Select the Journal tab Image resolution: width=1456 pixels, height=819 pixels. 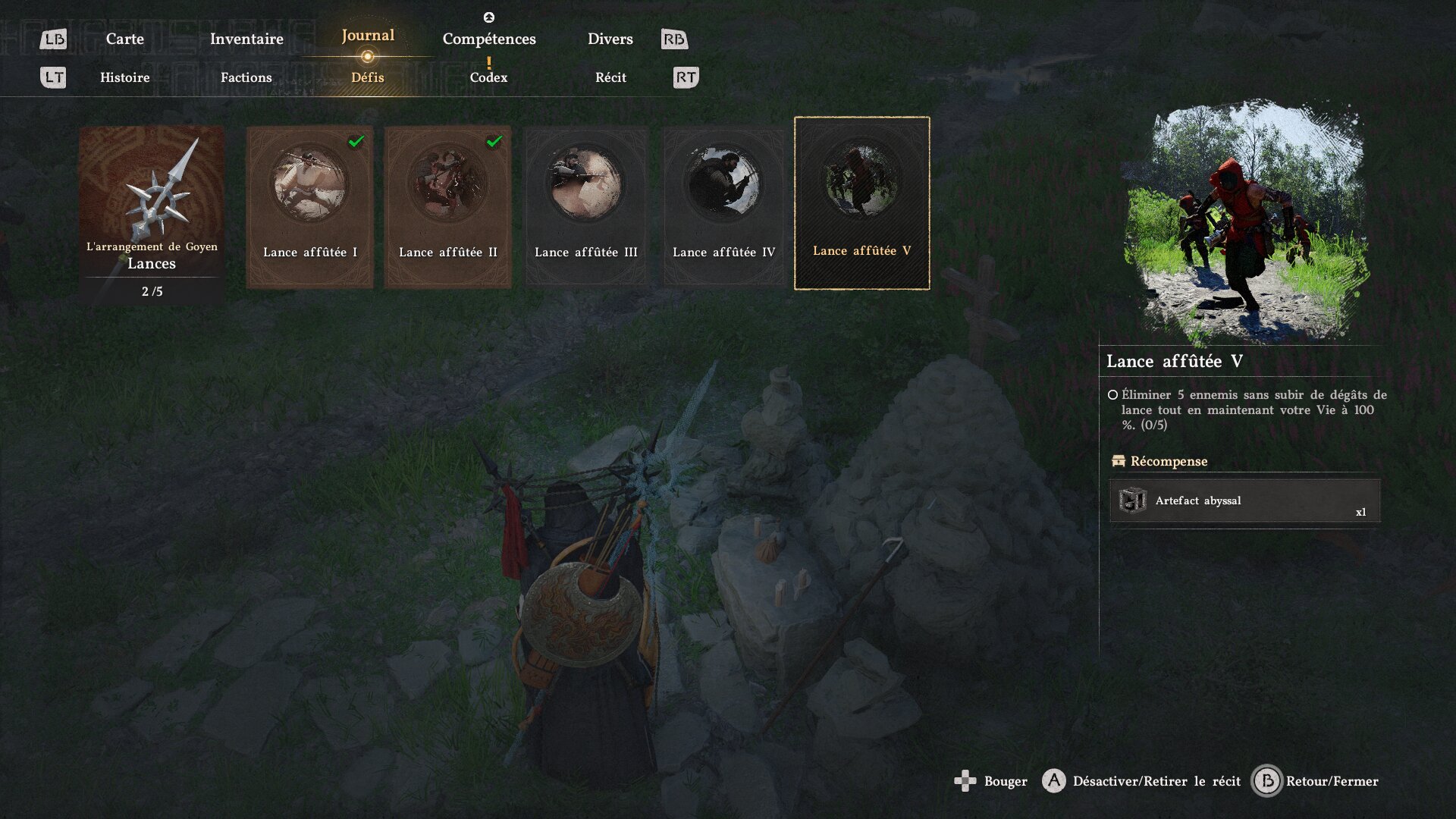[368, 36]
